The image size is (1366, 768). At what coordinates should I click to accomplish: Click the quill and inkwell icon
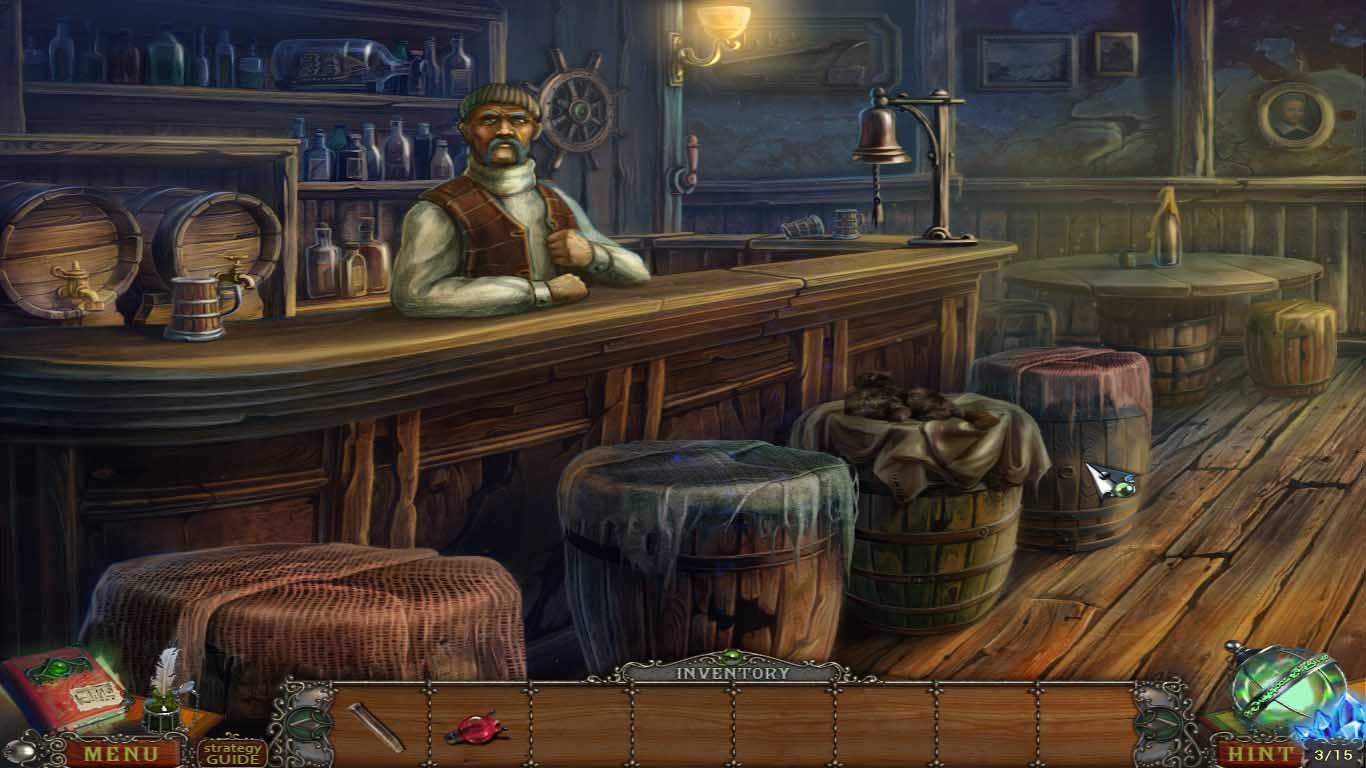(x=161, y=691)
